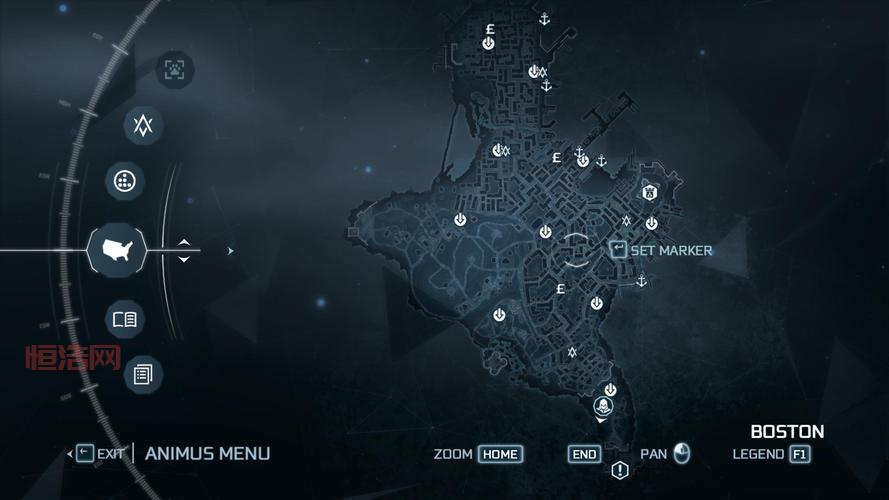
Task: Select the fort tower marker on the Boston map
Action: [x=648, y=192]
